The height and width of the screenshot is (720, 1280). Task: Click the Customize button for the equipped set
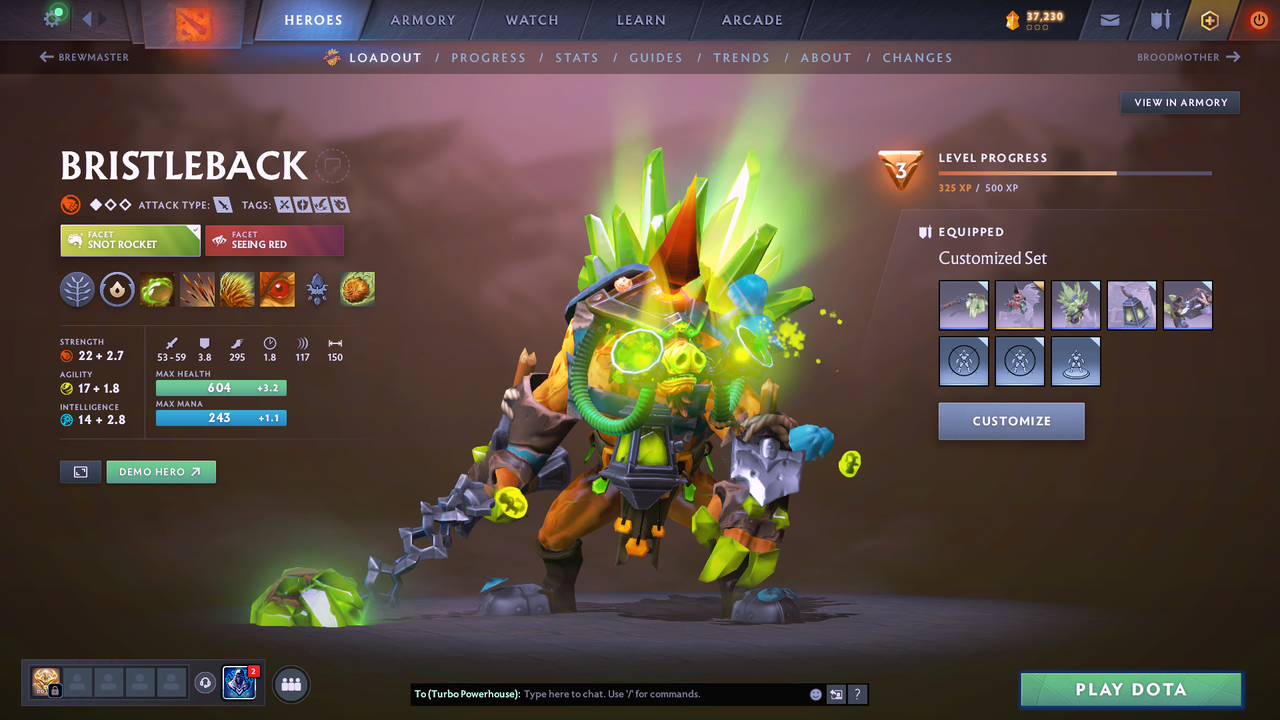click(1011, 421)
